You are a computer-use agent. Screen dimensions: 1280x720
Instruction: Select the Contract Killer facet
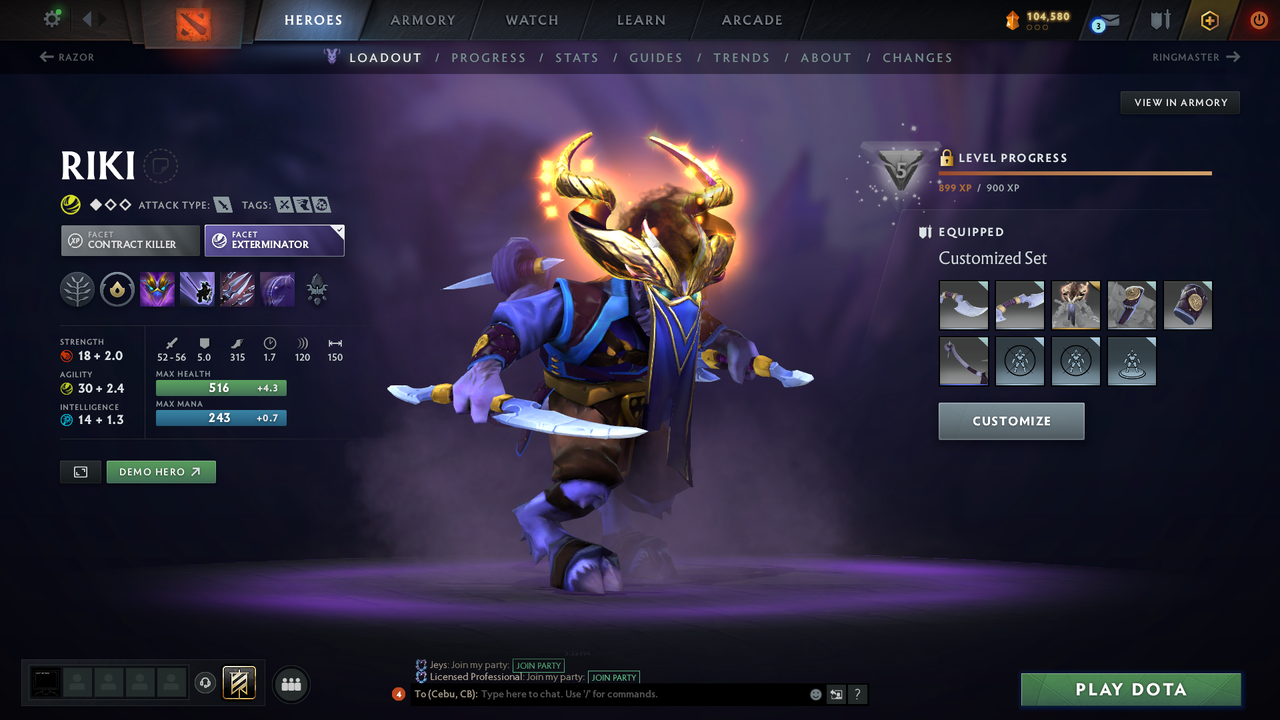(x=129, y=240)
